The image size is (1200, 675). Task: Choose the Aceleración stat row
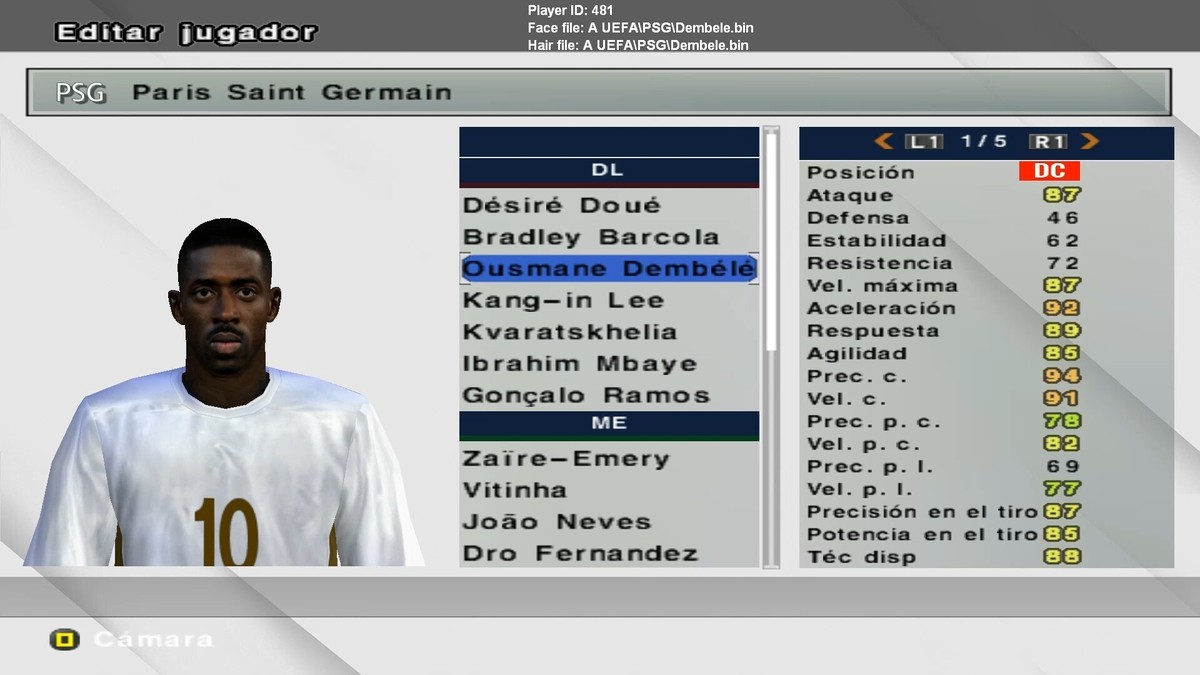985,308
